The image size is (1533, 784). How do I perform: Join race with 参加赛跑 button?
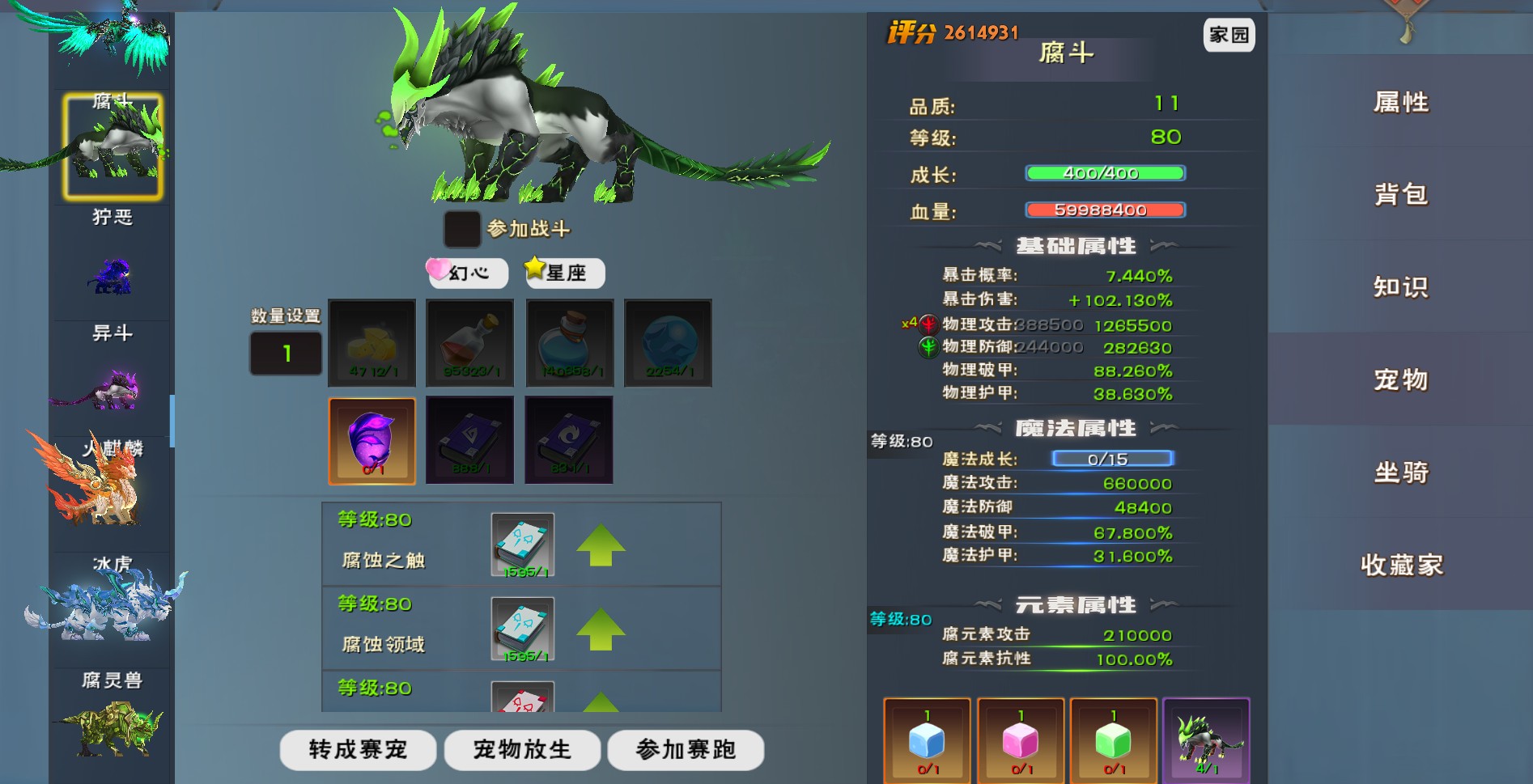(x=686, y=750)
